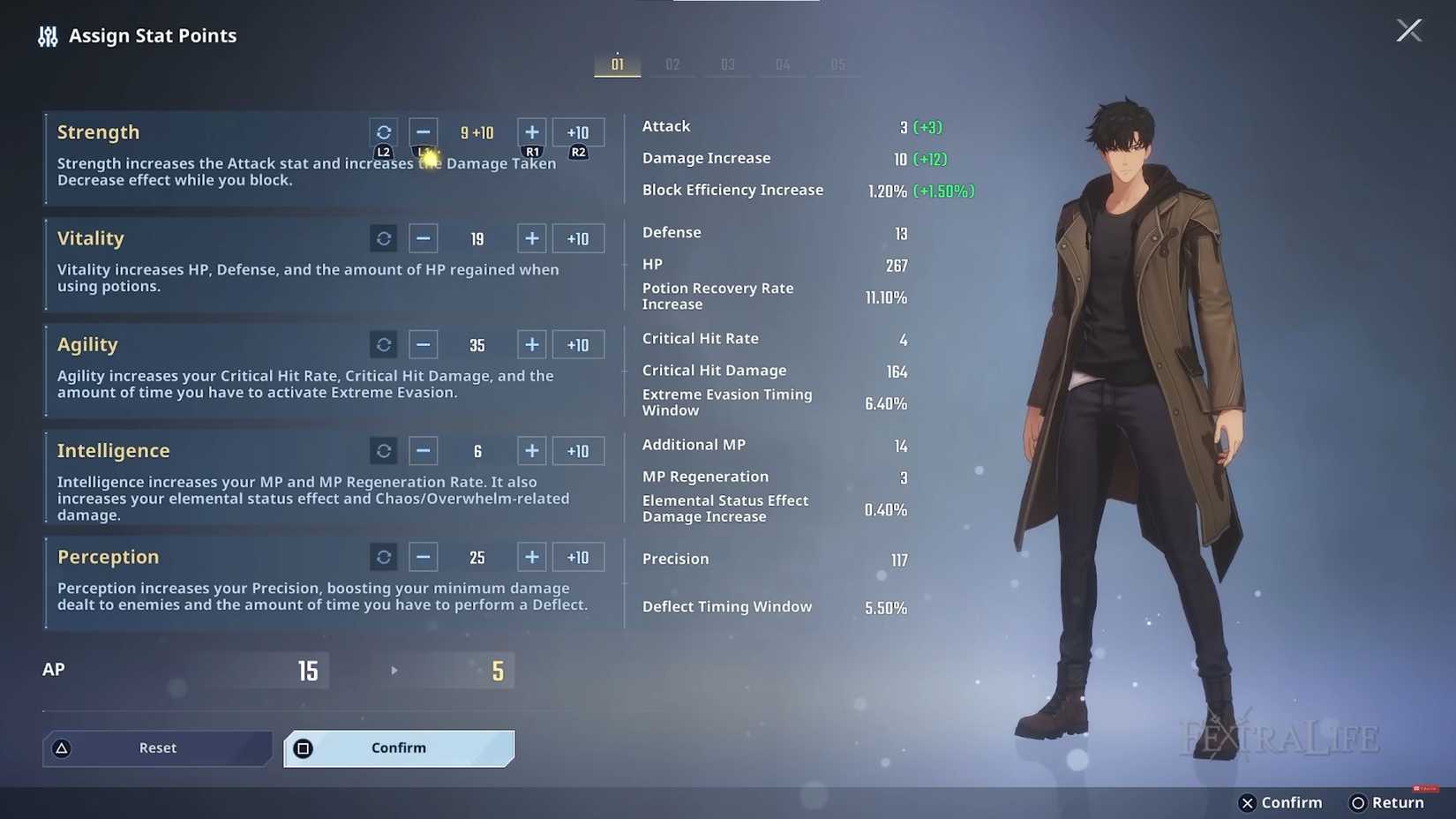Reset the Agility stat allocation
Screen dimensions: 1456x819
point(384,345)
